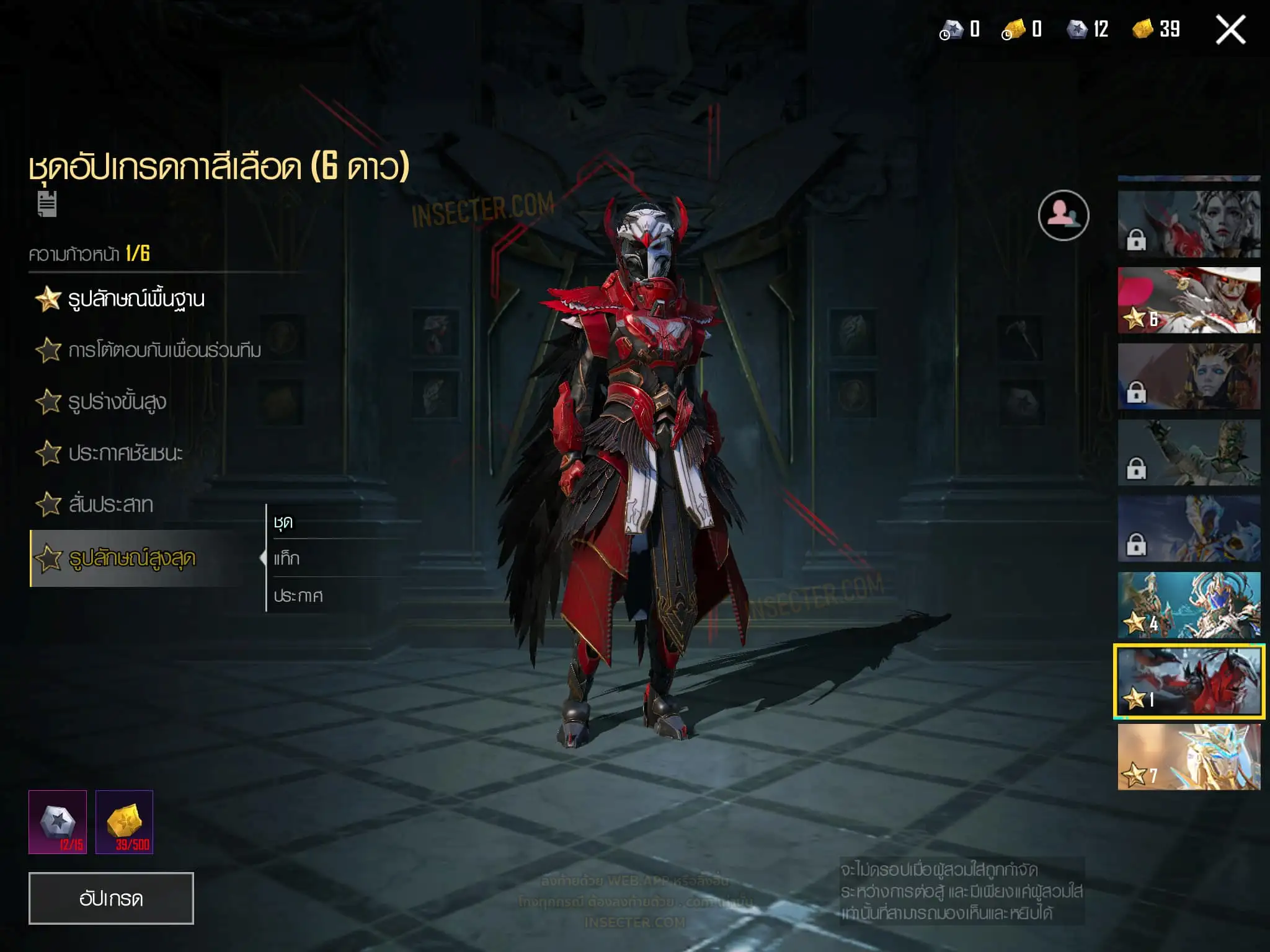The height and width of the screenshot is (952, 1270).
Task: Select the สั่นประสาท upgrade level
Action: [x=110, y=505]
